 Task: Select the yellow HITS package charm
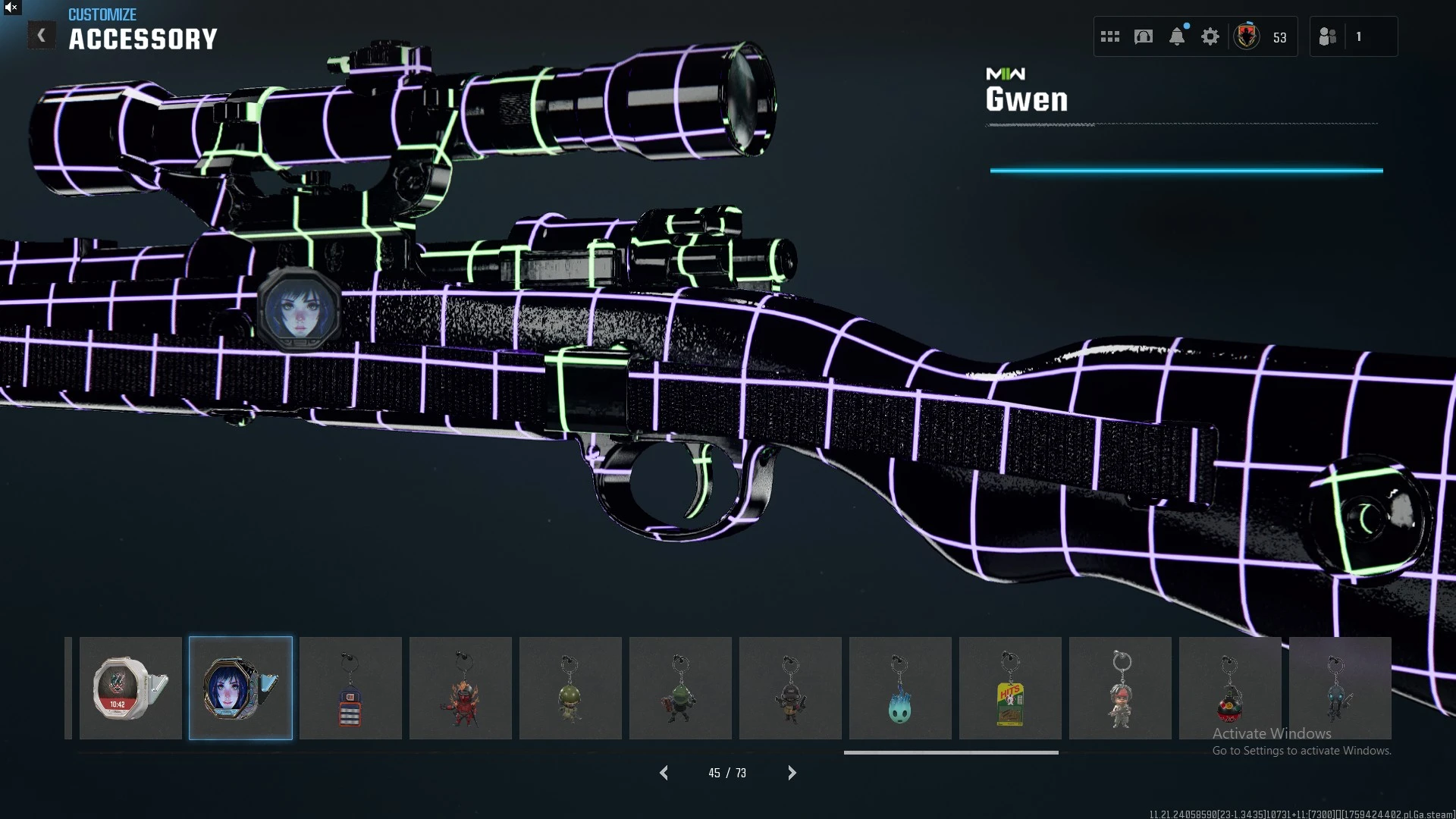click(1010, 688)
